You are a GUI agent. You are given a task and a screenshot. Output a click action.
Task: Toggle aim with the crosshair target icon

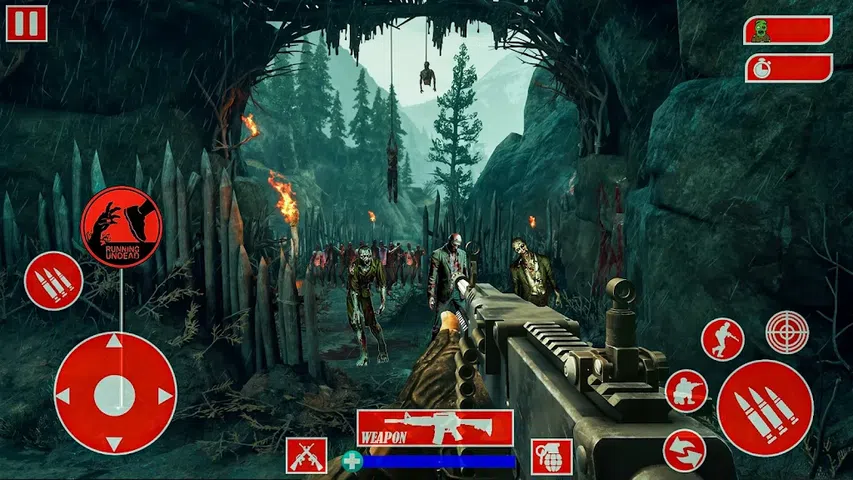click(787, 332)
